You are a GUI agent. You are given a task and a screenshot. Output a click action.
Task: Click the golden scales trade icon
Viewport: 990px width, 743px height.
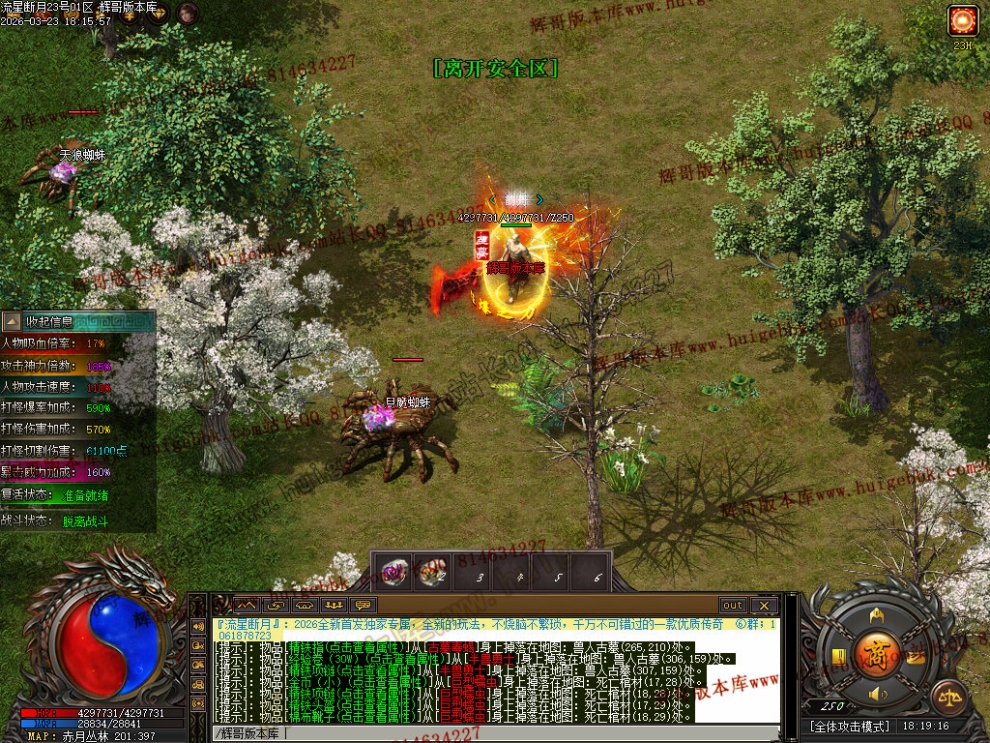(x=948, y=697)
